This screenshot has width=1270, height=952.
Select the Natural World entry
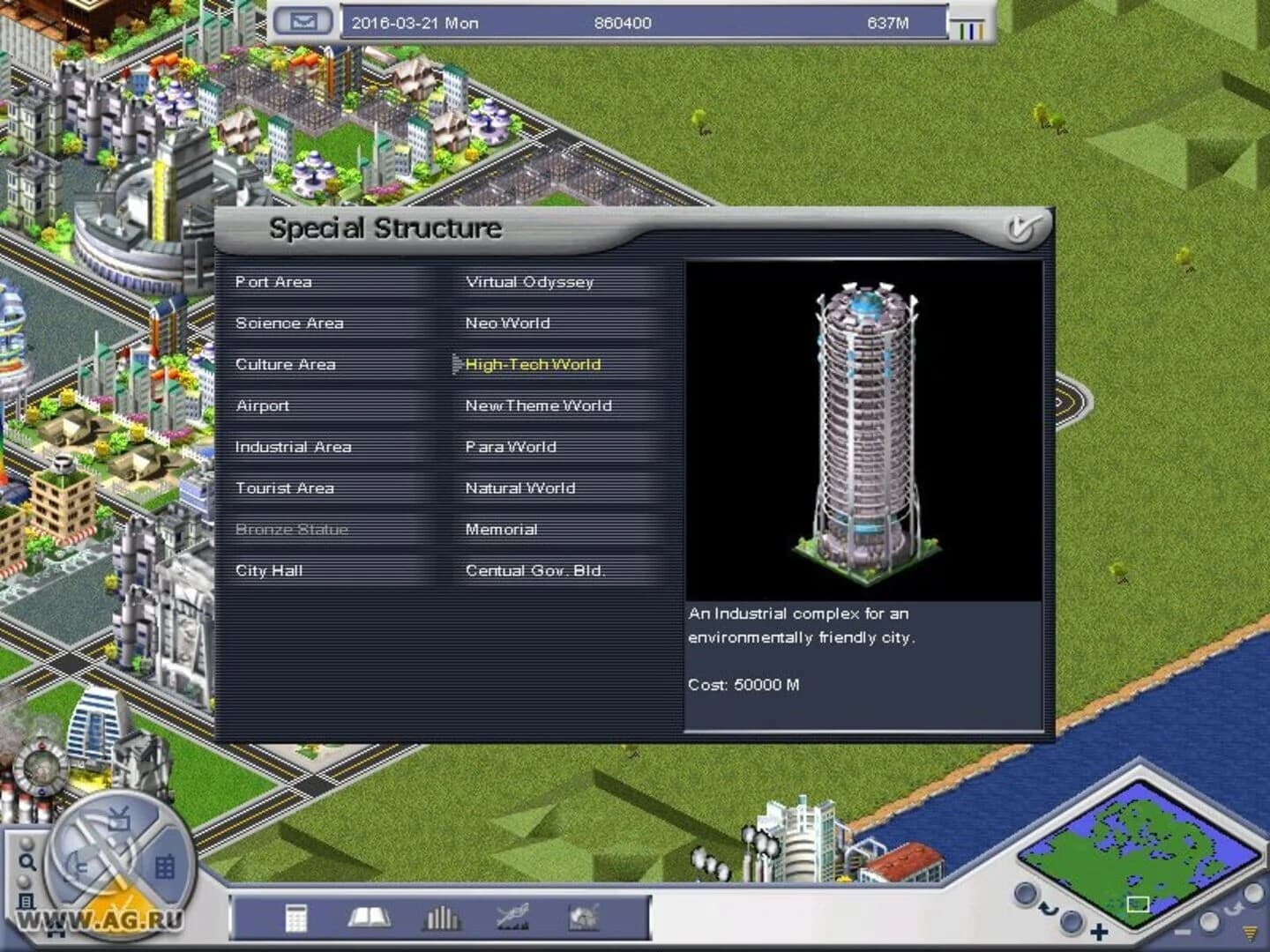[518, 487]
